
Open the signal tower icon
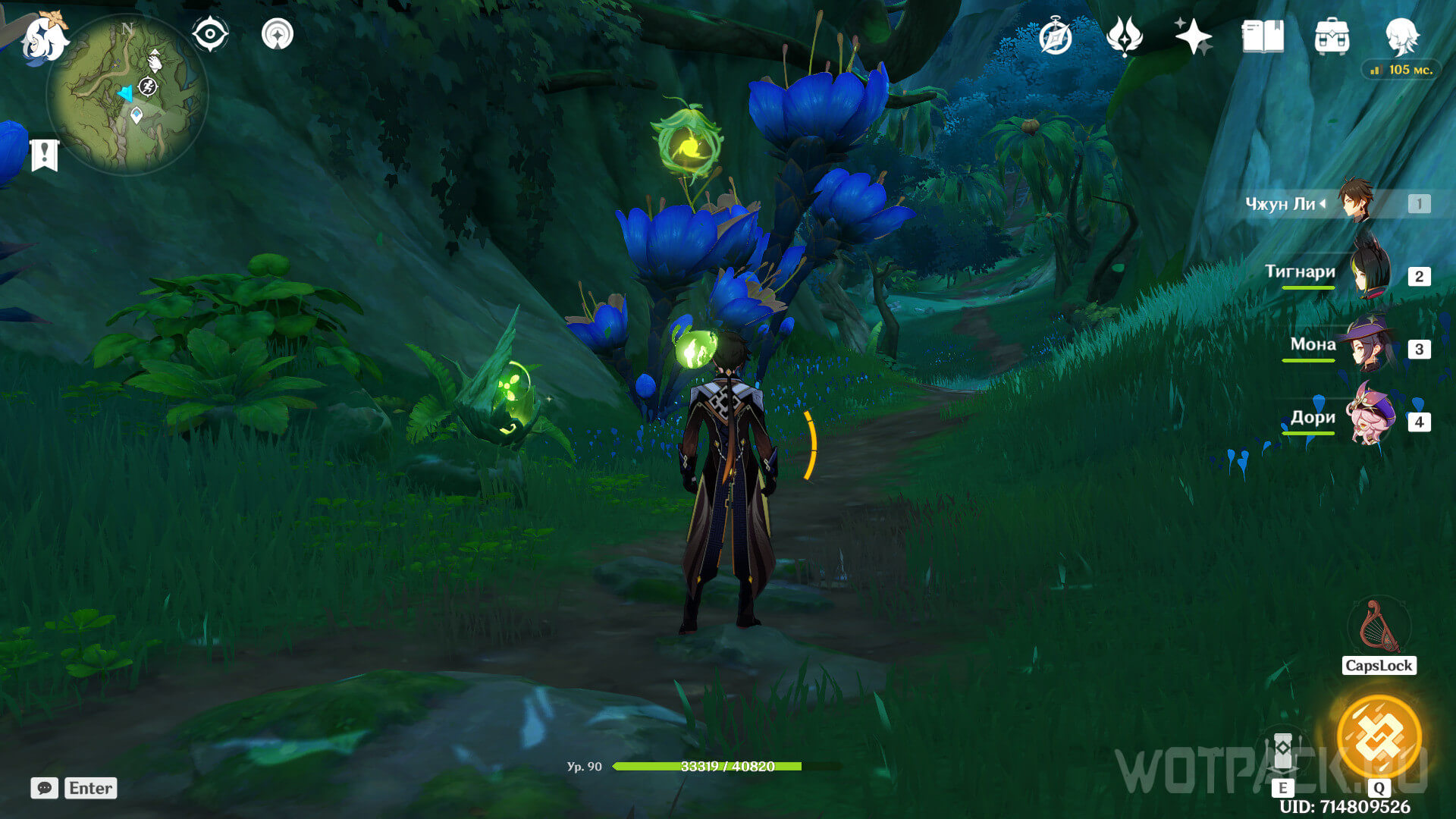tap(278, 35)
